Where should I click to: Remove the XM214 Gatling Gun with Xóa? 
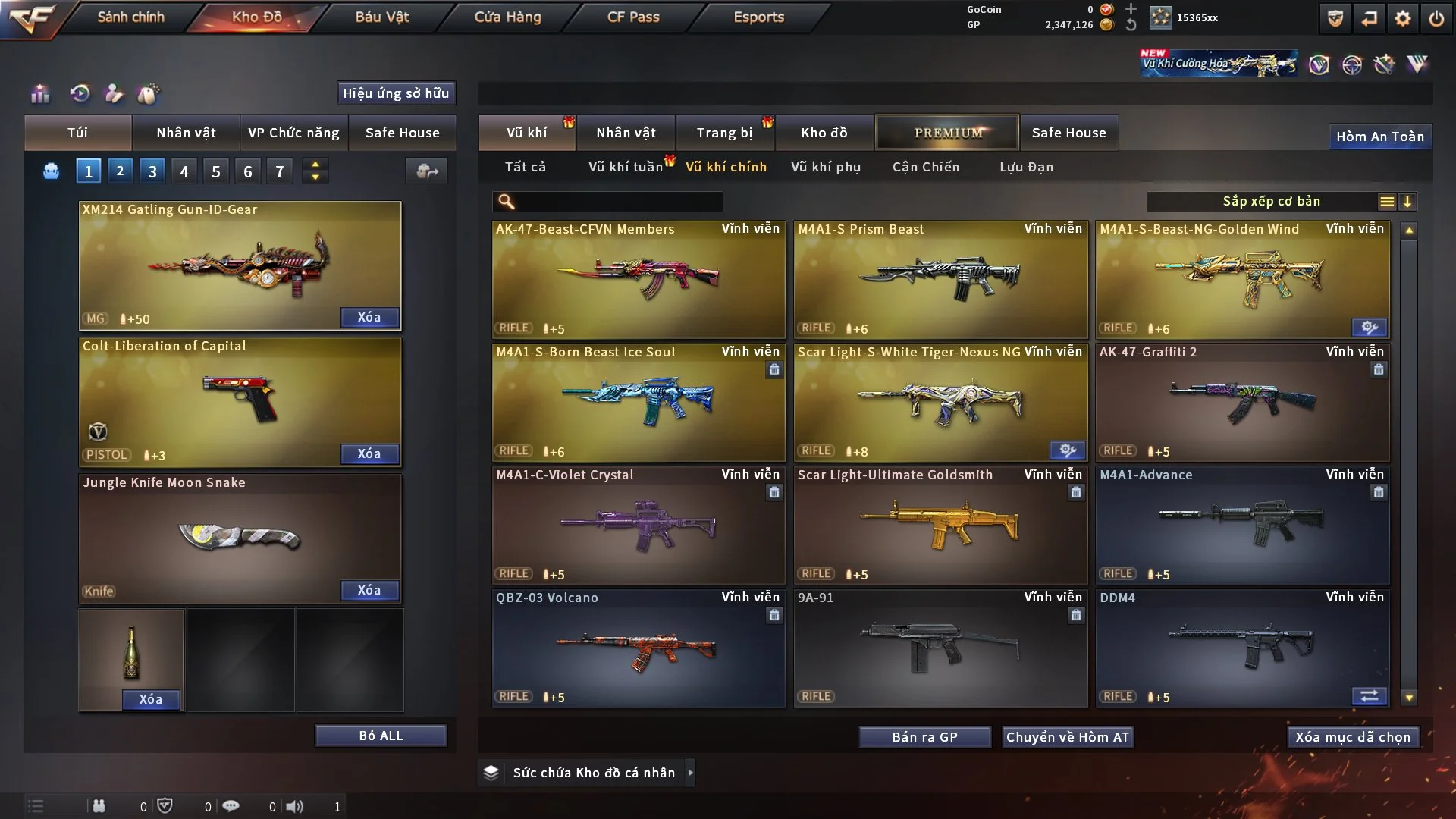point(369,317)
